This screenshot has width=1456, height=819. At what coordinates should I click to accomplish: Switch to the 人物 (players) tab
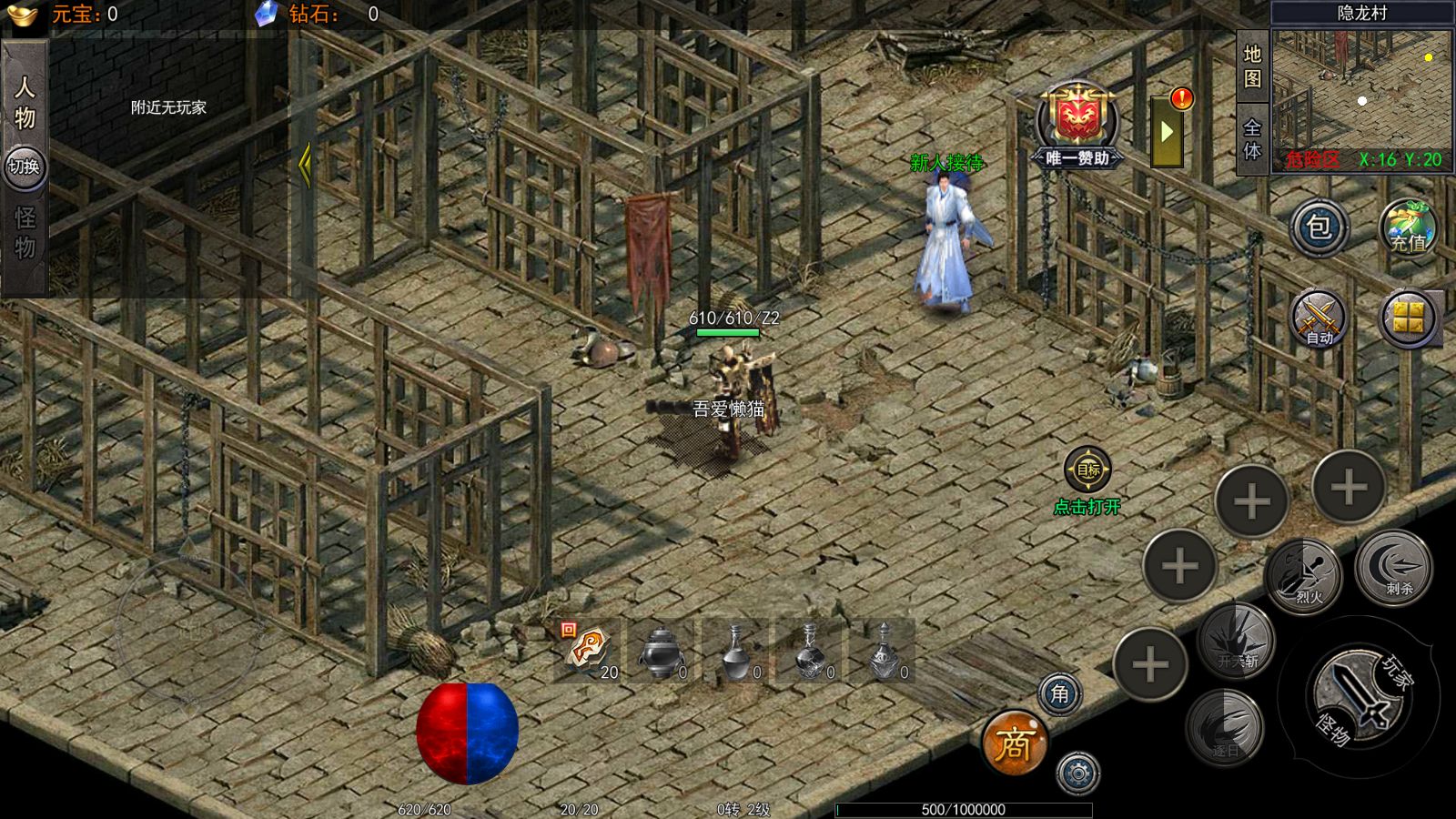point(25,101)
